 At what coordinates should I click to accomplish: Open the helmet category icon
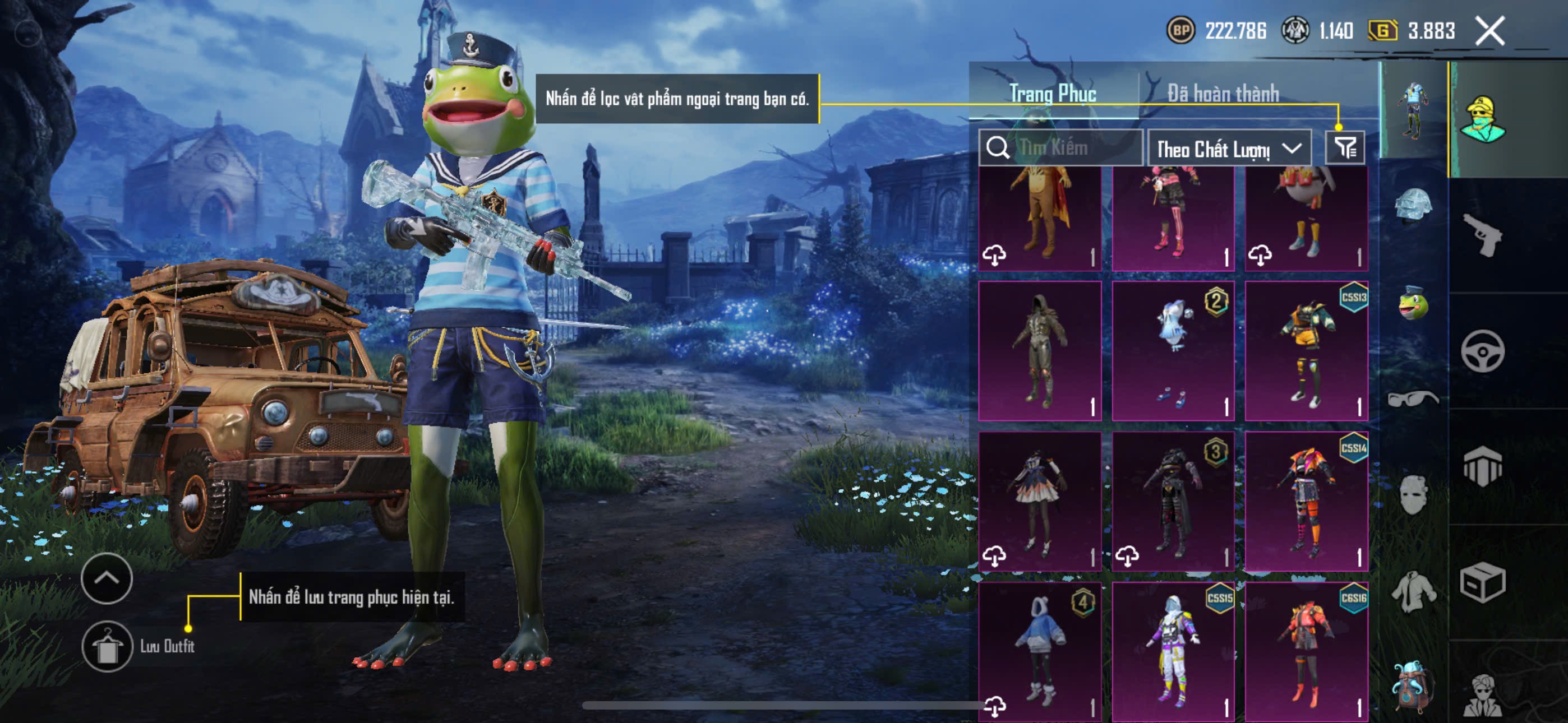[x=1413, y=206]
